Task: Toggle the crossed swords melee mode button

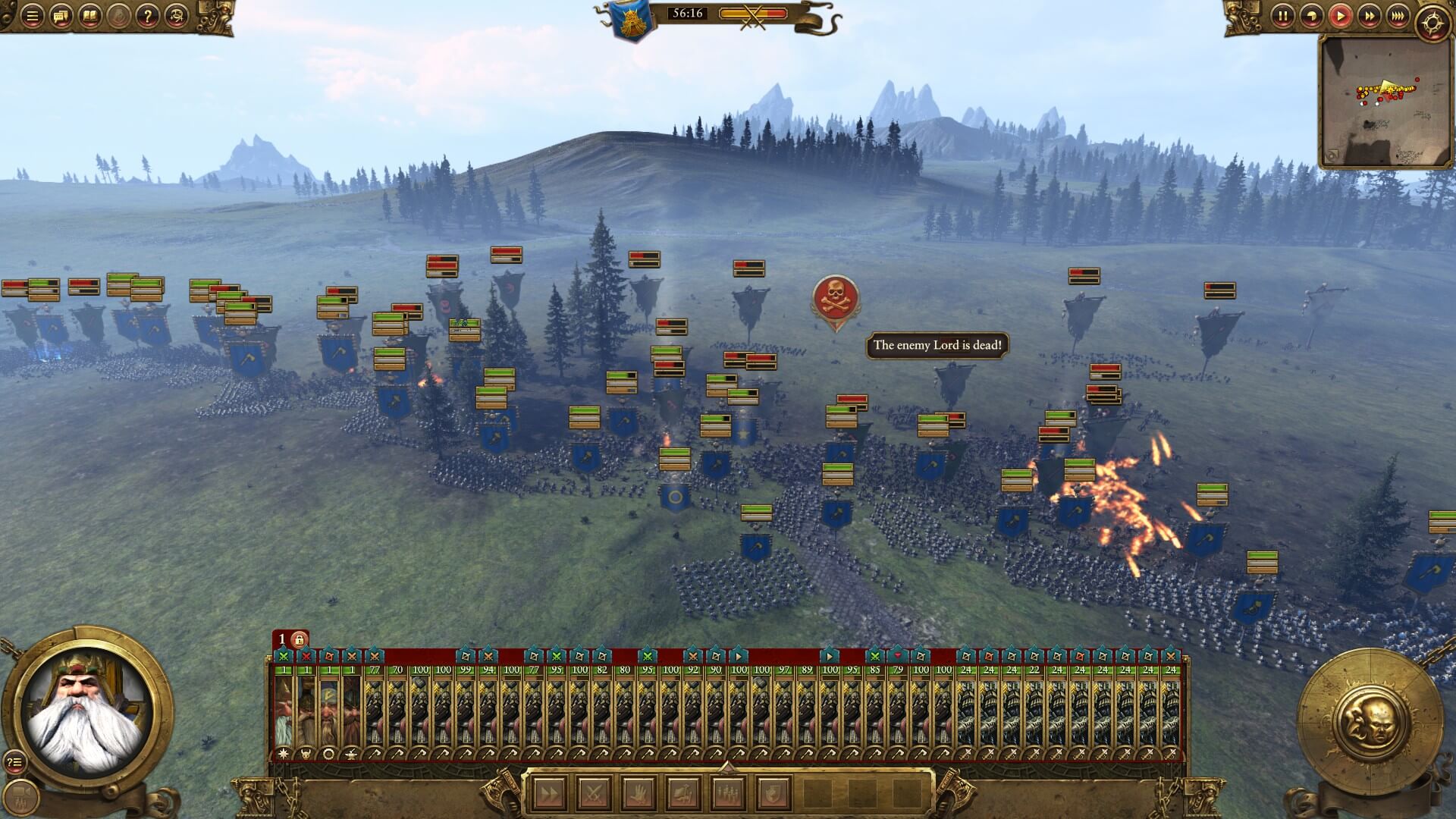Action: (592, 794)
